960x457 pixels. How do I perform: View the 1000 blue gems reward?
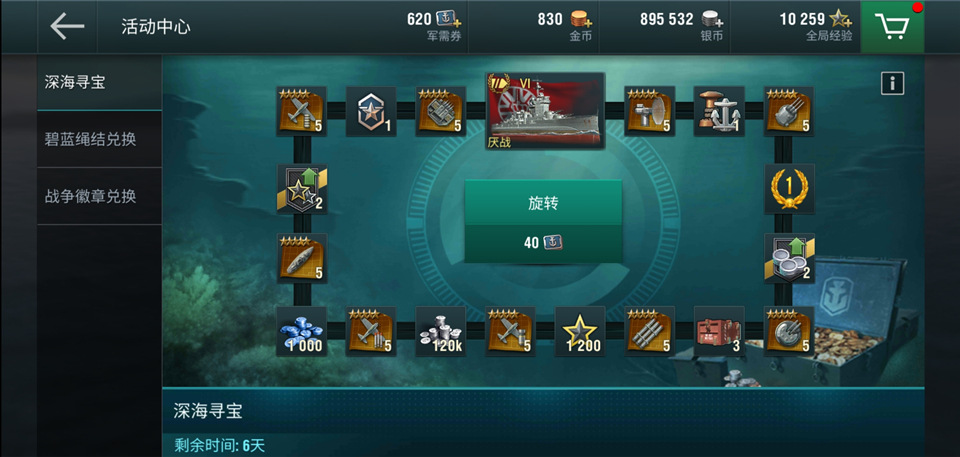pyautogui.click(x=301, y=331)
